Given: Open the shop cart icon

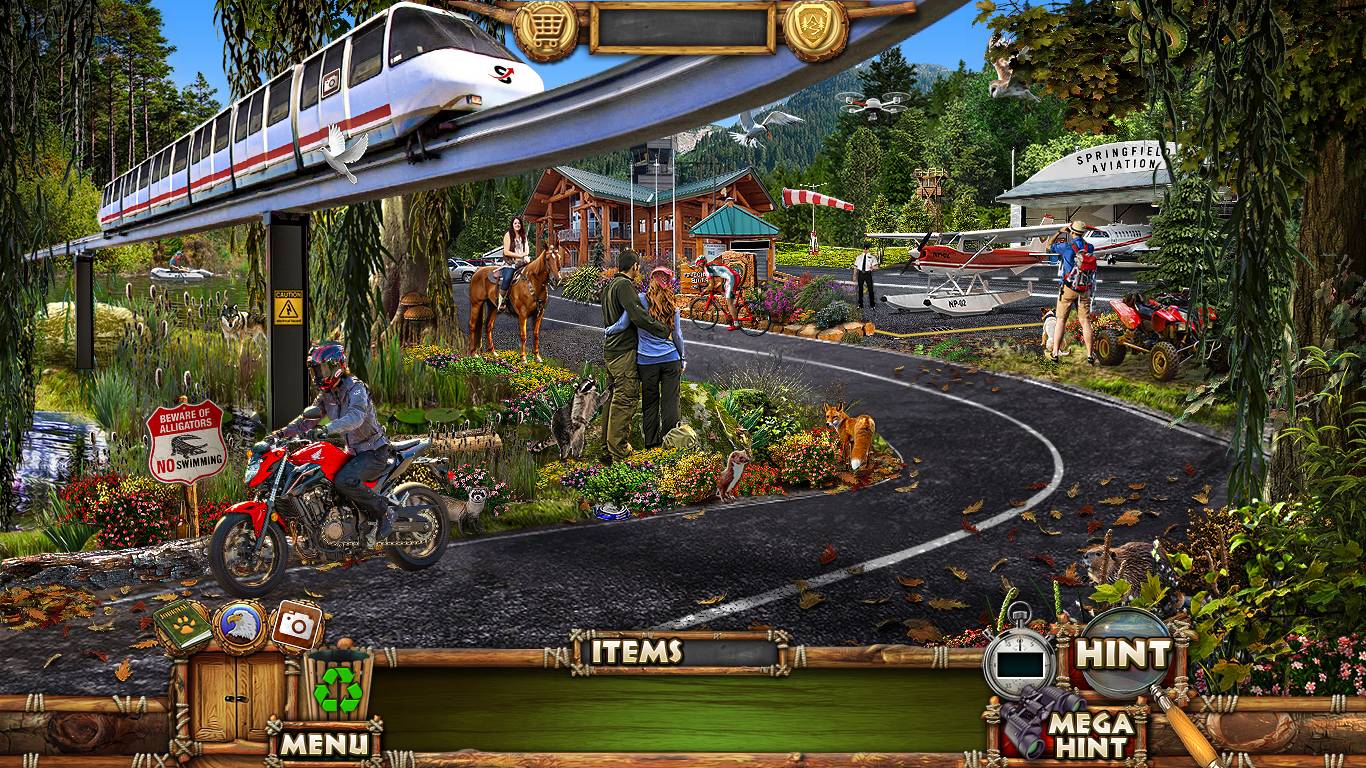Looking at the screenshot, I should [546, 29].
